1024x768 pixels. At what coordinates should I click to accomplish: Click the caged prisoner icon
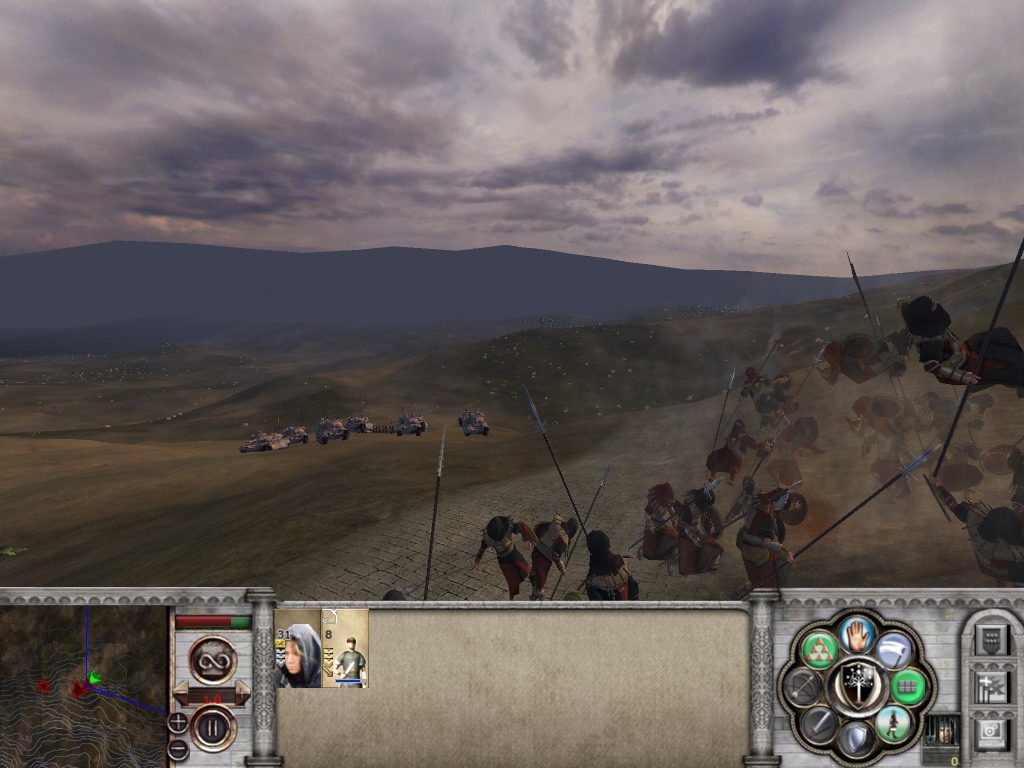(942, 730)
